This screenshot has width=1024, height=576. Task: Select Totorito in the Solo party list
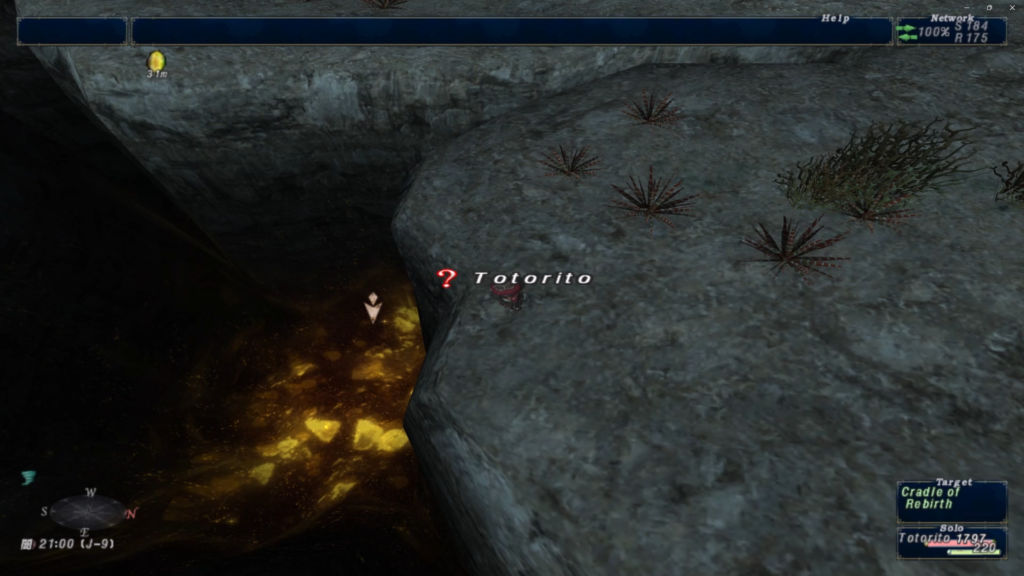tap(951, 542)
